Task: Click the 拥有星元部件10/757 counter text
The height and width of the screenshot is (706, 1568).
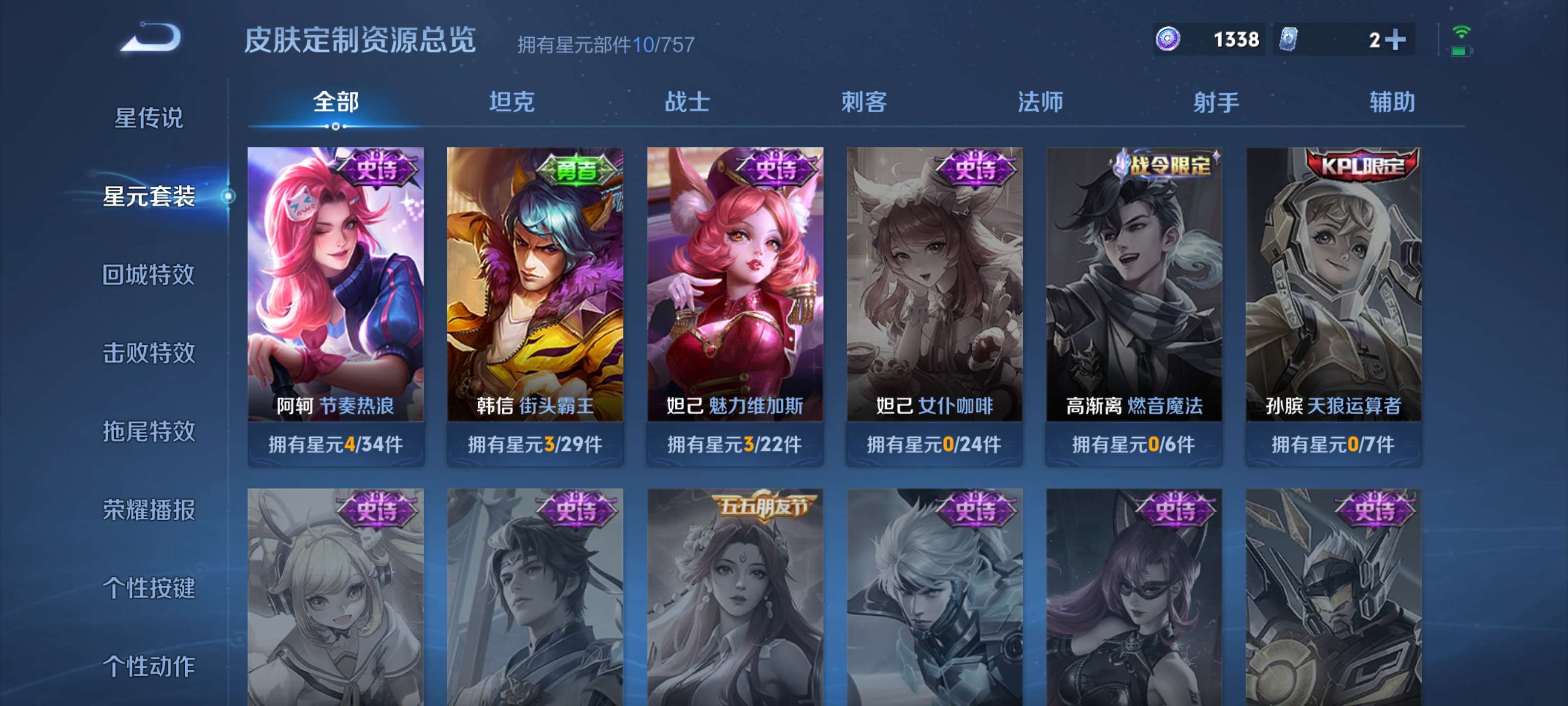Action: click(x=607, y=43)
